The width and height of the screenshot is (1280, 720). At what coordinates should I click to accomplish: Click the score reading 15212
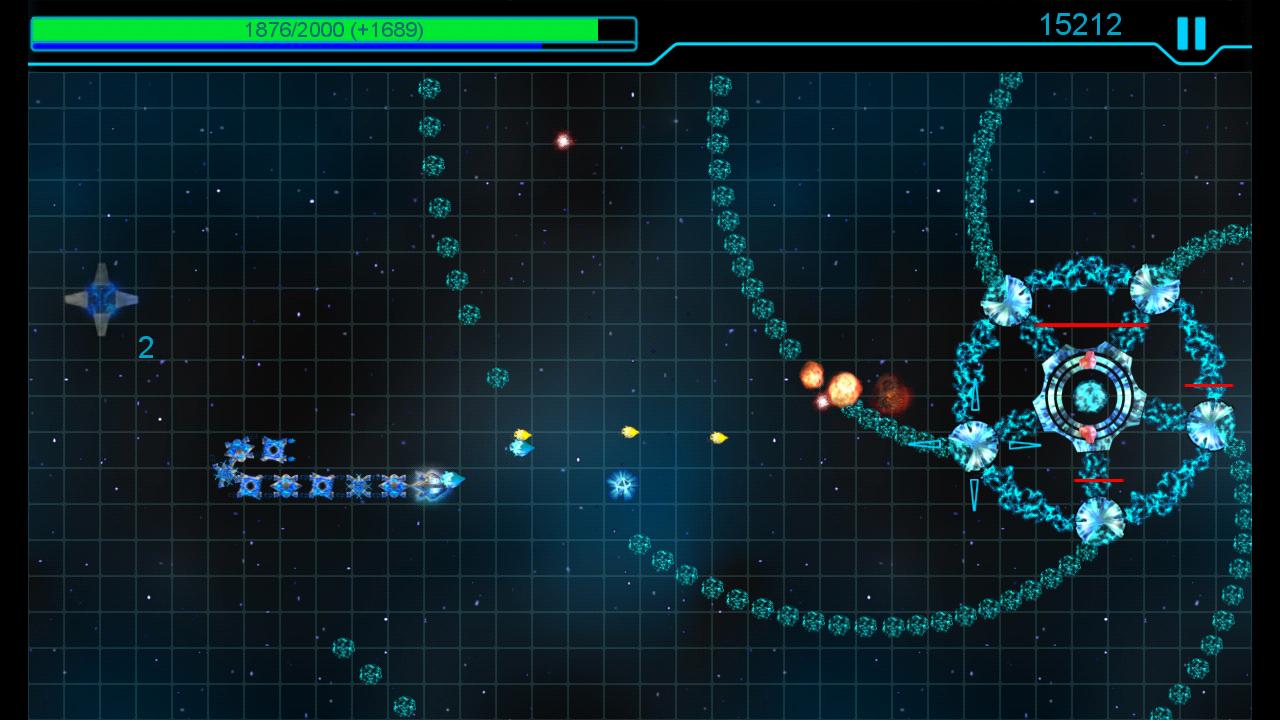click(1082, 25)
